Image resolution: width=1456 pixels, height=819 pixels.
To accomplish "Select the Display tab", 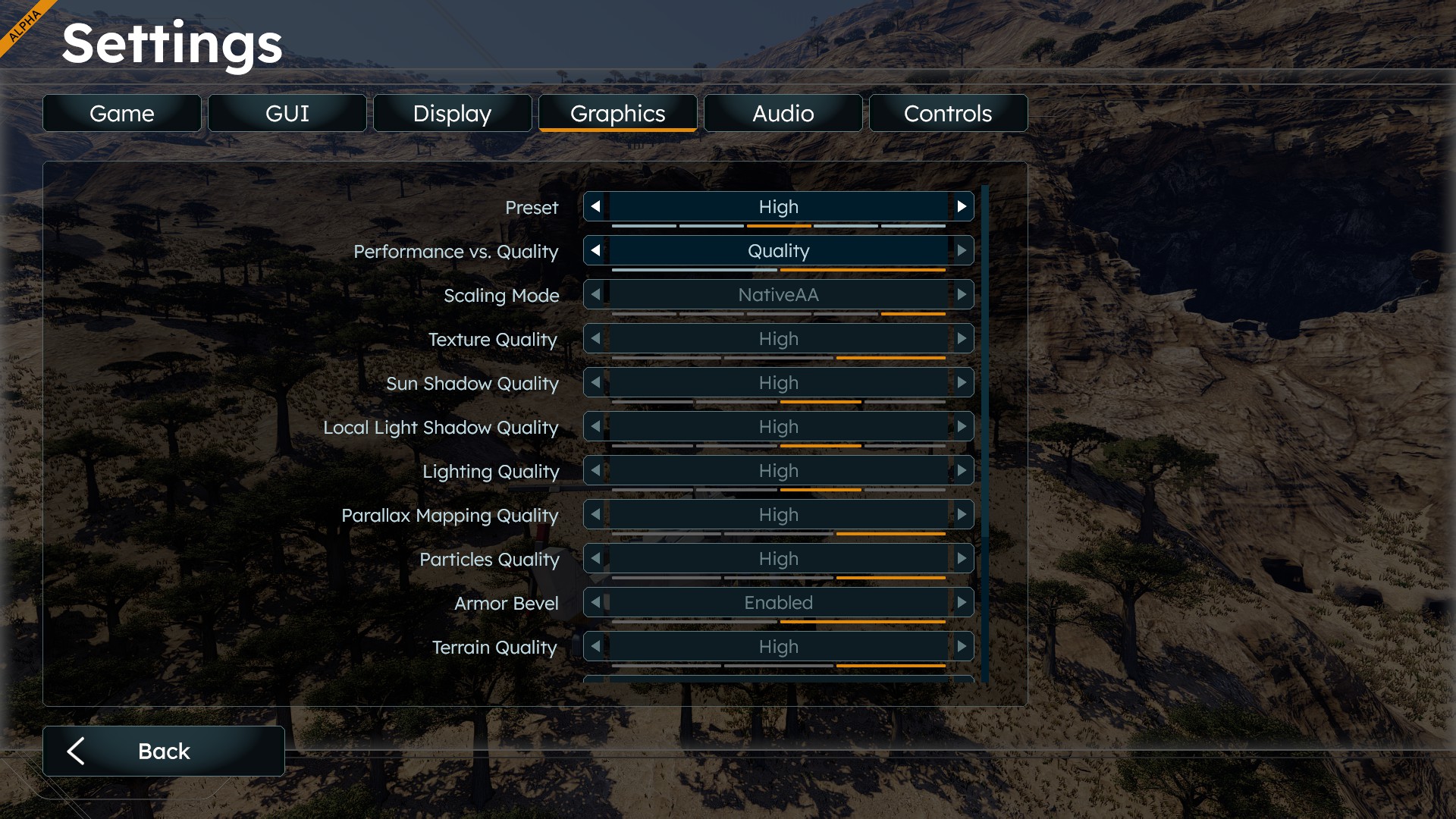I will [453, 114].
